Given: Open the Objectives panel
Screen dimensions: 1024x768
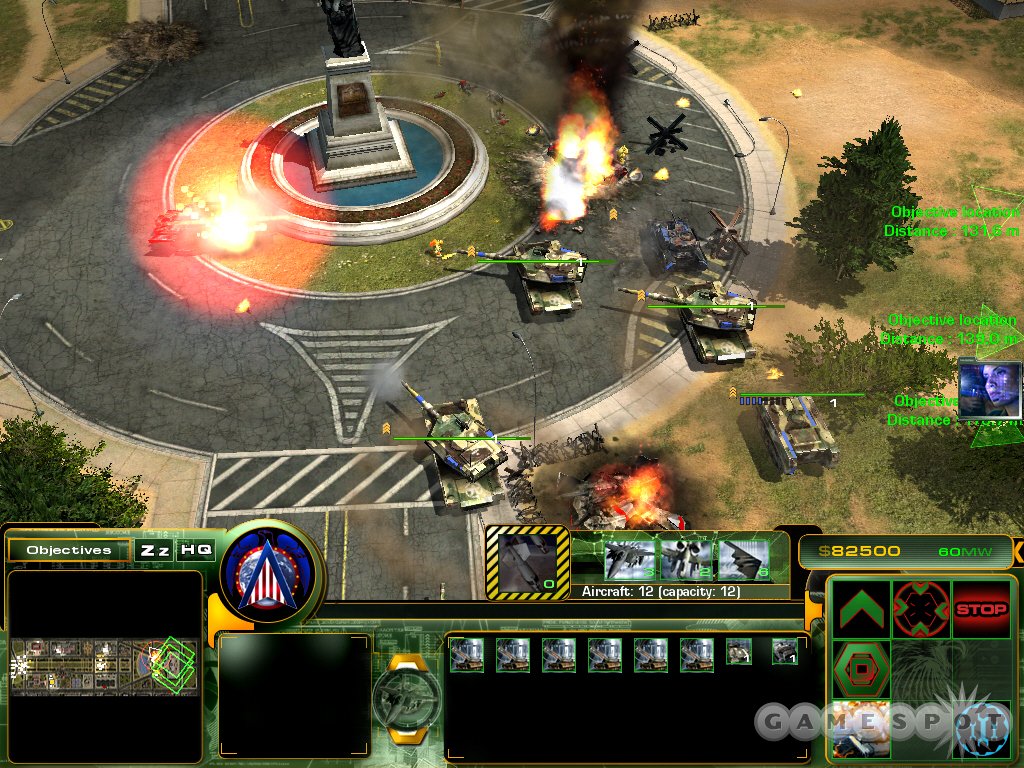Looking at the screenshot, I should click(69, 550).
